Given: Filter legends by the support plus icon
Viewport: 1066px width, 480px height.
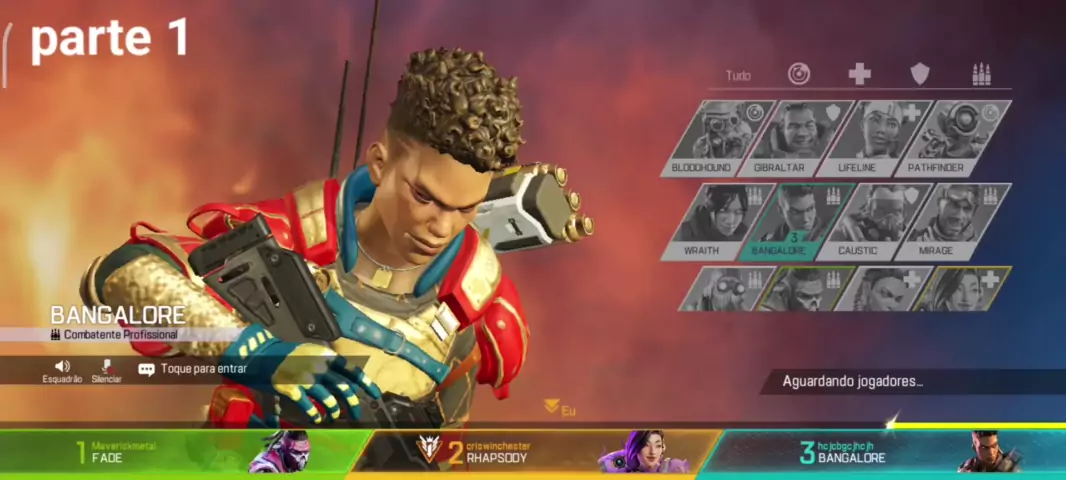Looking at the screenshot, I should pos(859,74).
